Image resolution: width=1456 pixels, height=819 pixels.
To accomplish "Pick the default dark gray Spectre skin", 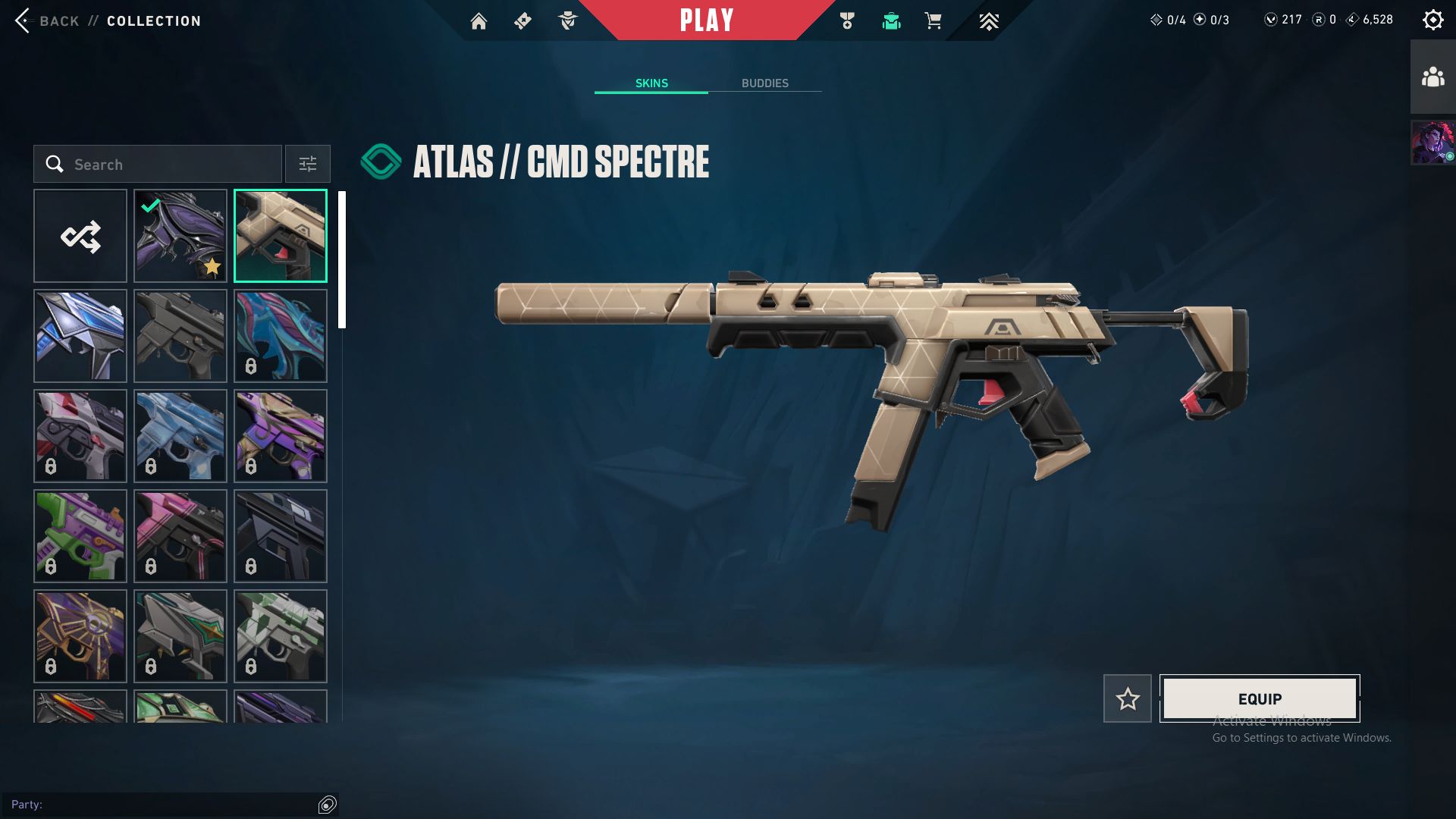I will 180,336.
